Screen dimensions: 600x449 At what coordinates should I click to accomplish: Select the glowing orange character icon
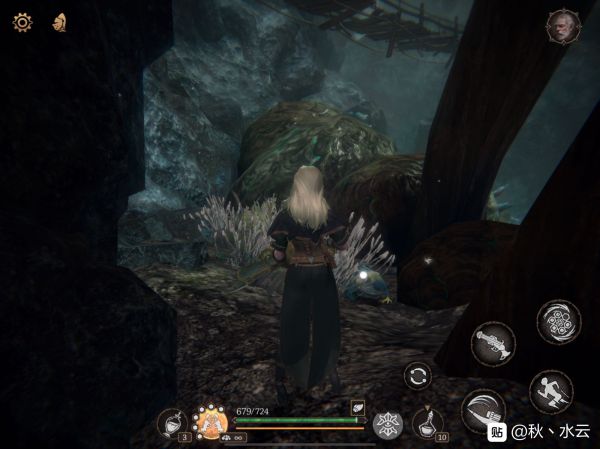coord(211,421)
